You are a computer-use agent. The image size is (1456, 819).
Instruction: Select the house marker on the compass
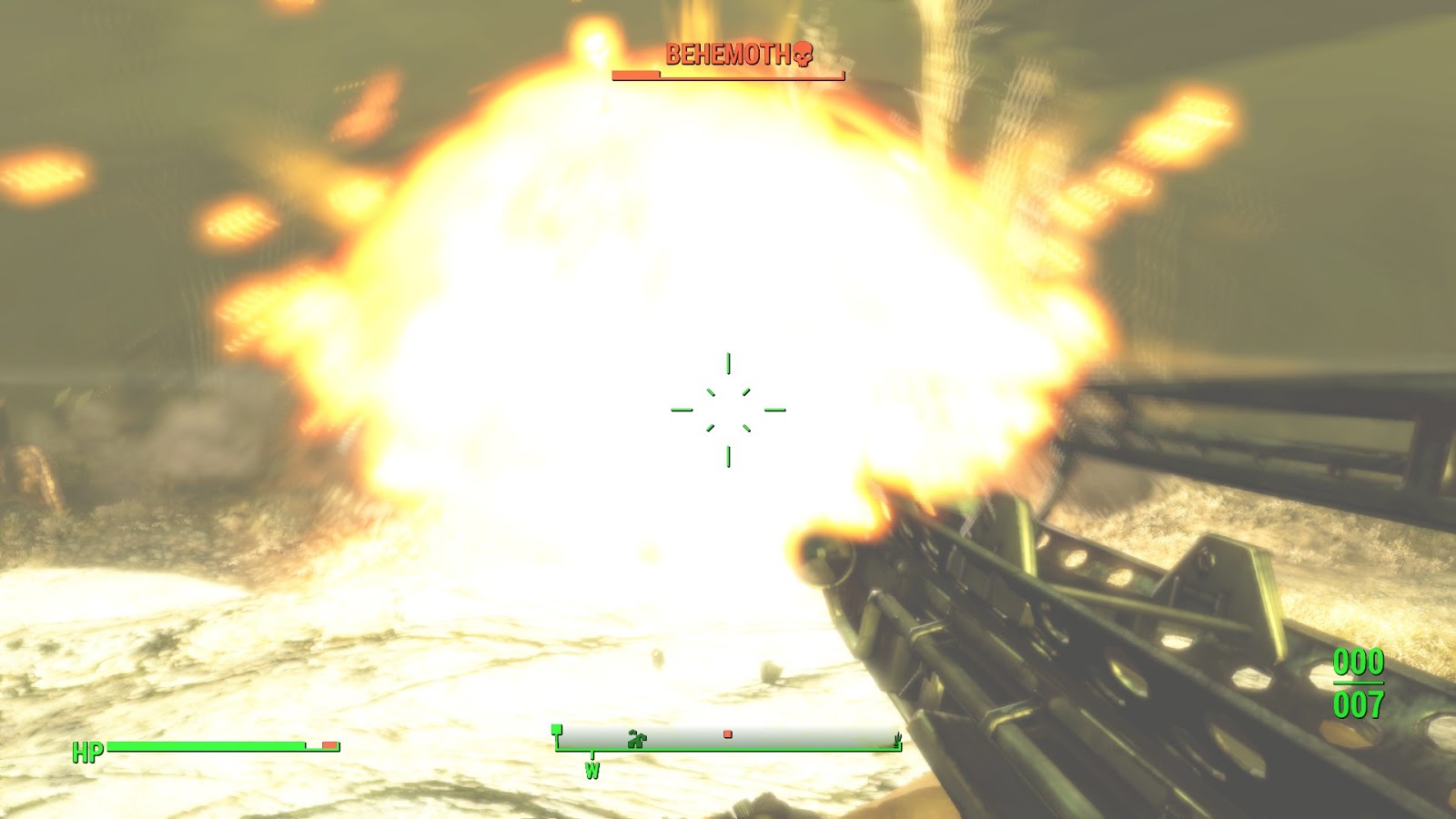click(x=637, y=739)
